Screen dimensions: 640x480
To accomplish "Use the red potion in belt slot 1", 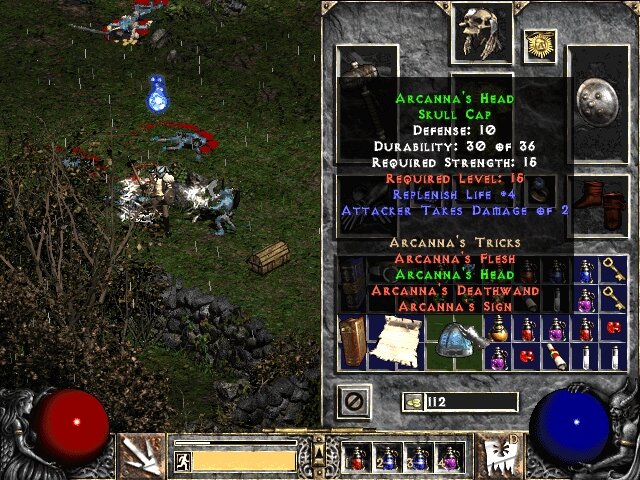I will pos(357,458).
